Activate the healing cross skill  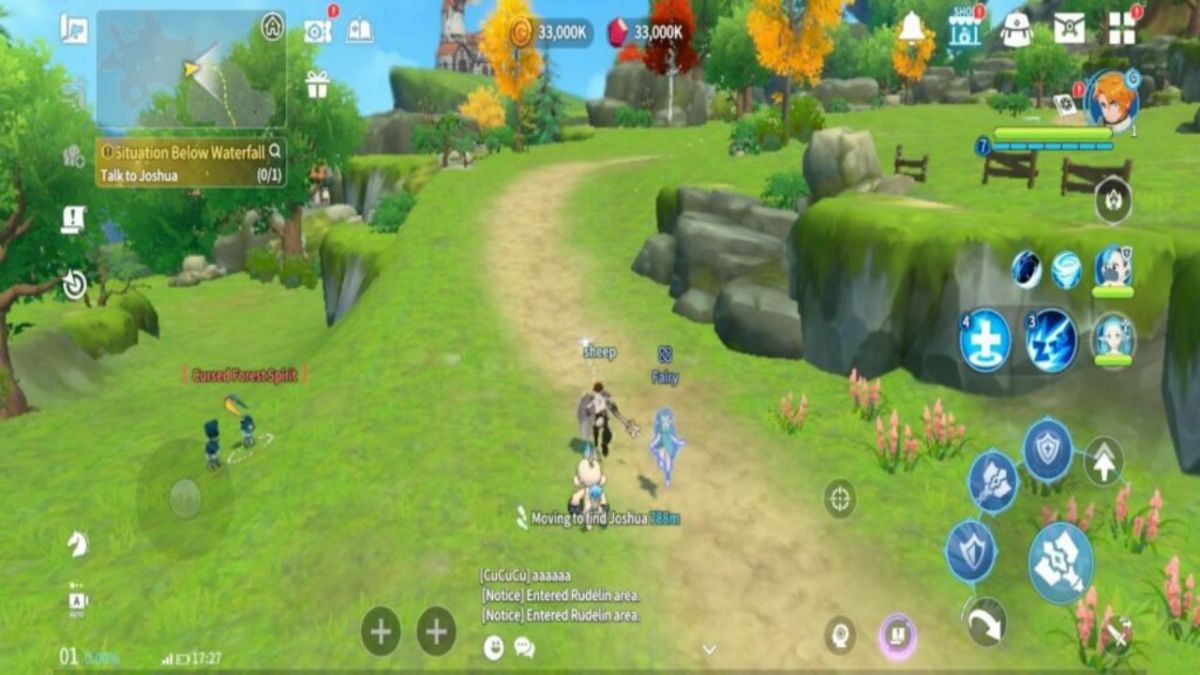[985, 340]
